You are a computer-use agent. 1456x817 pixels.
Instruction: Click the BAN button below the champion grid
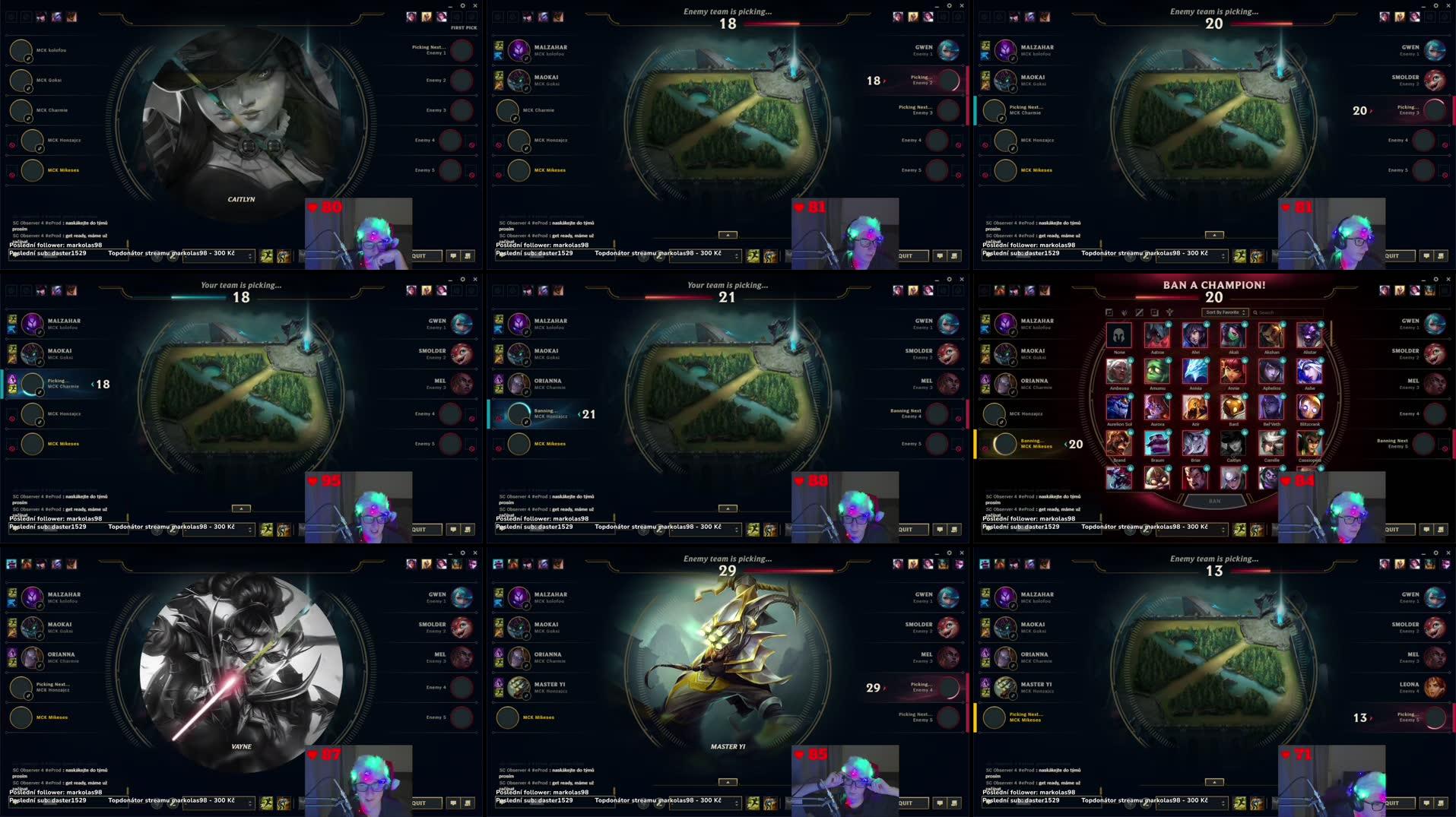(1215, 501)
